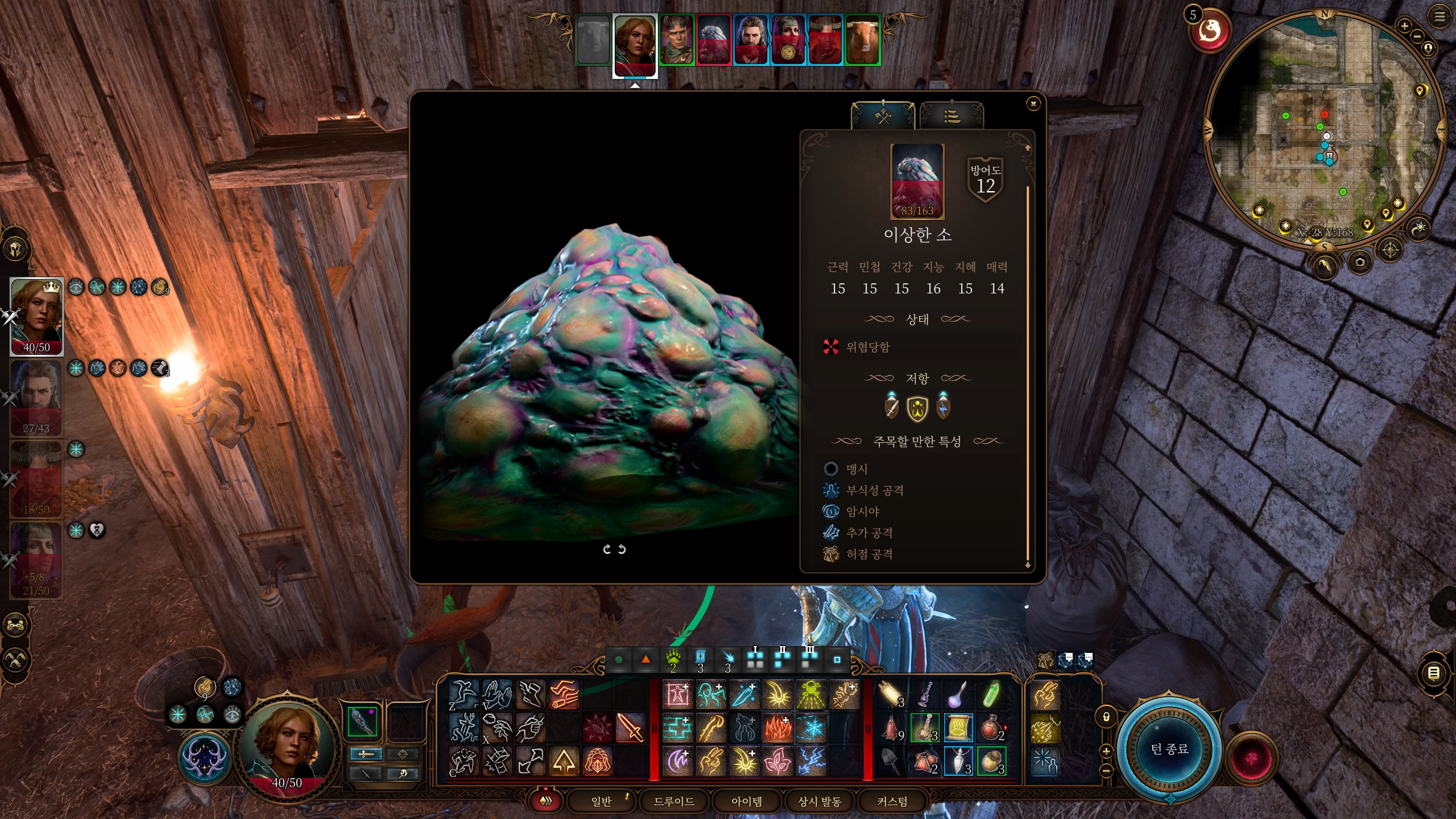View the 허점 공격 trait

click(x=869, y=554)
